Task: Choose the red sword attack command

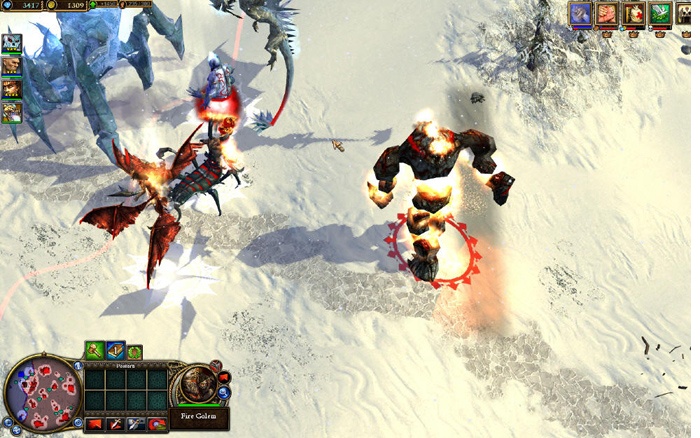Action: point(115,425)
